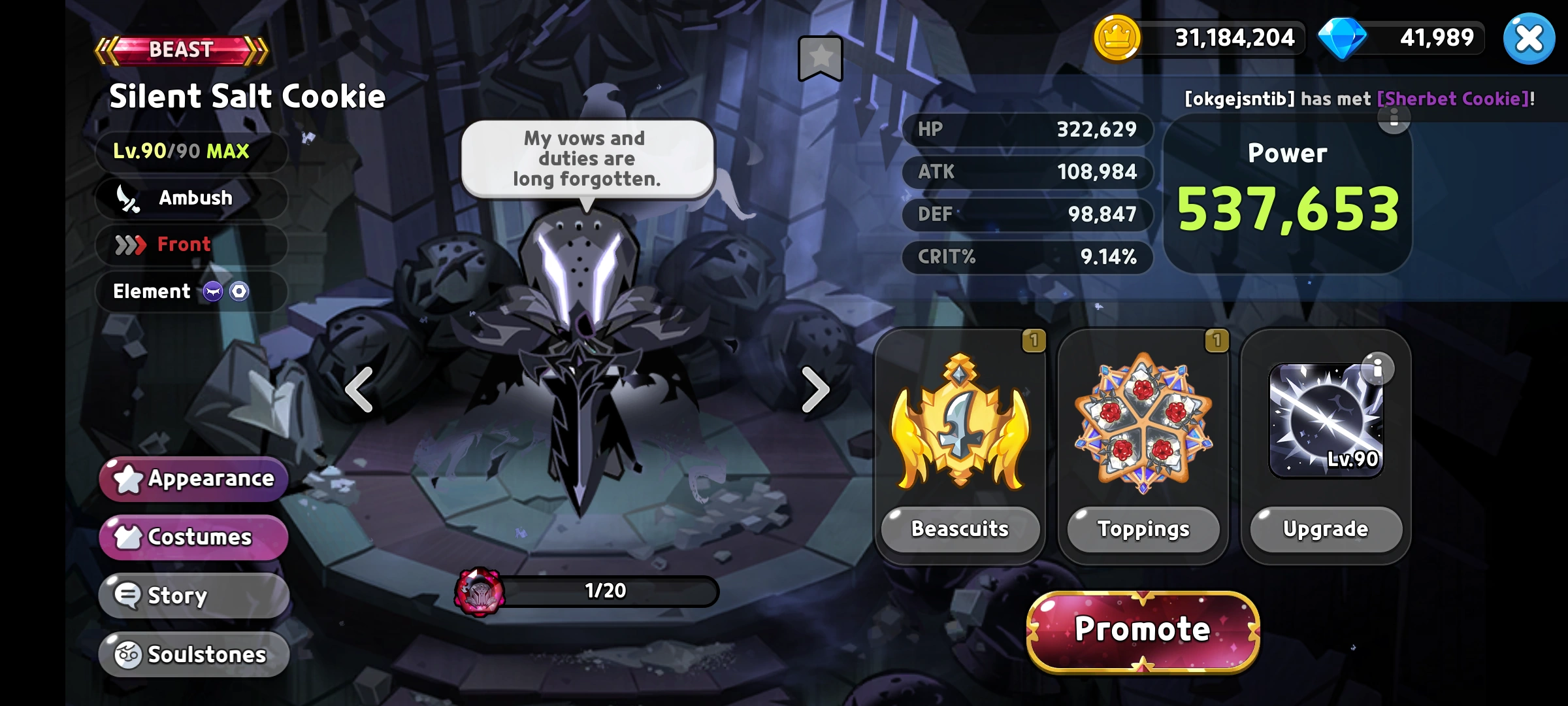Viewport: 1568px width, 706px height.
Task: Click the second Element icon
Action: click(x=240, y=292)
